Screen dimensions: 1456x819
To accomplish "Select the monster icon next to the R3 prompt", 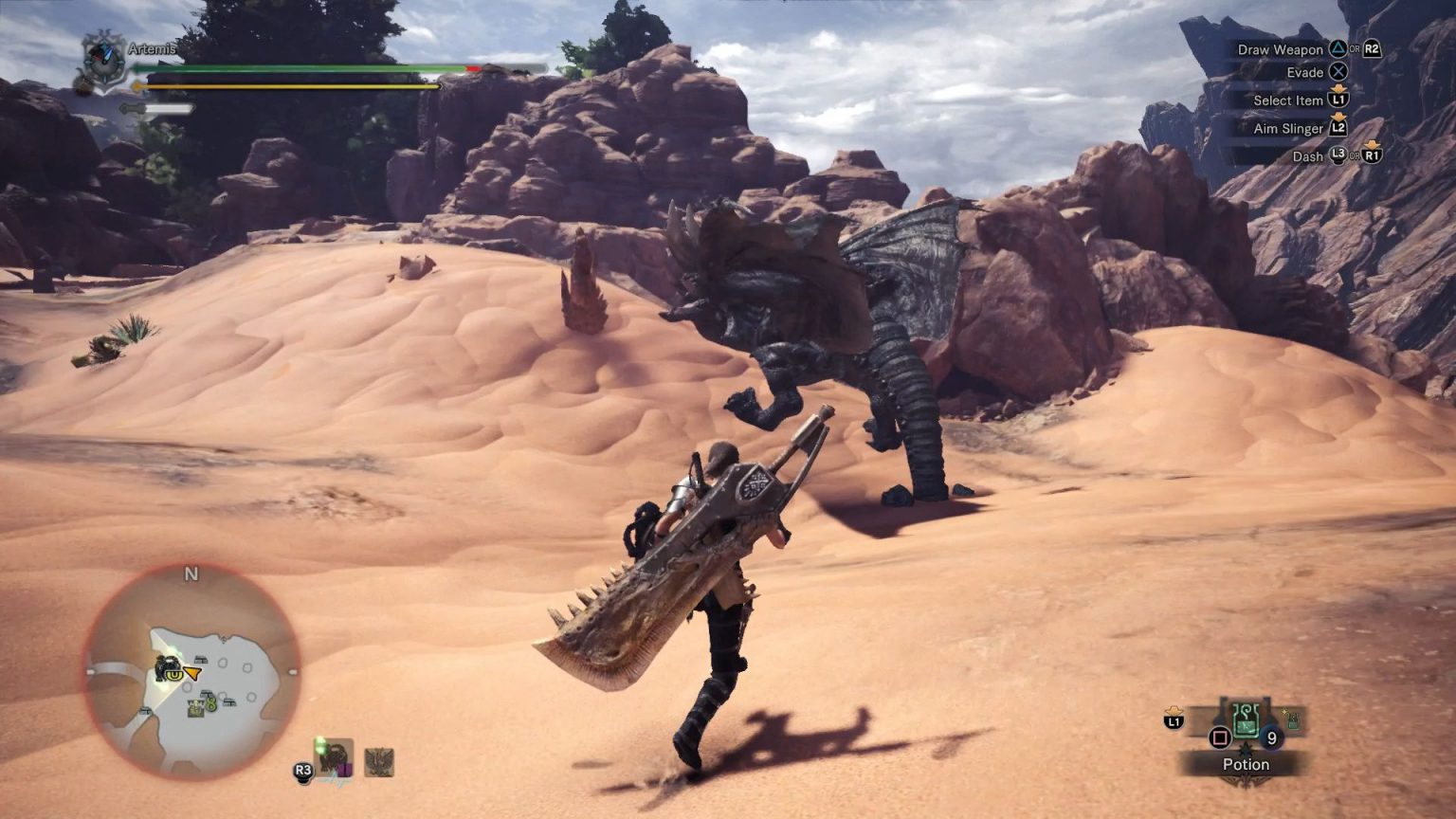I will (x=333, y=758).
